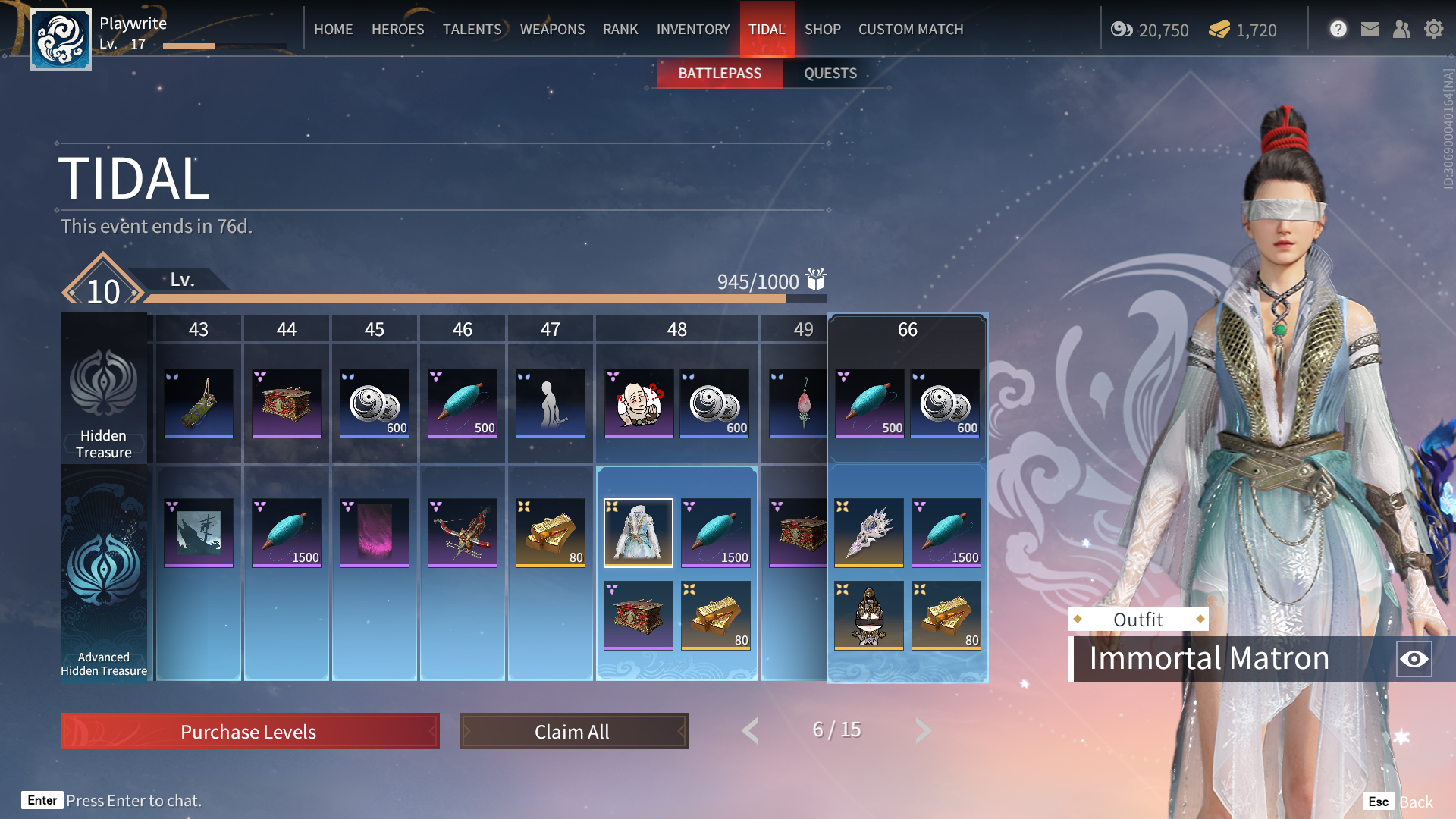1456x819 pixels.
Task: Open the mail inbox
Action: coord(1370,29)
